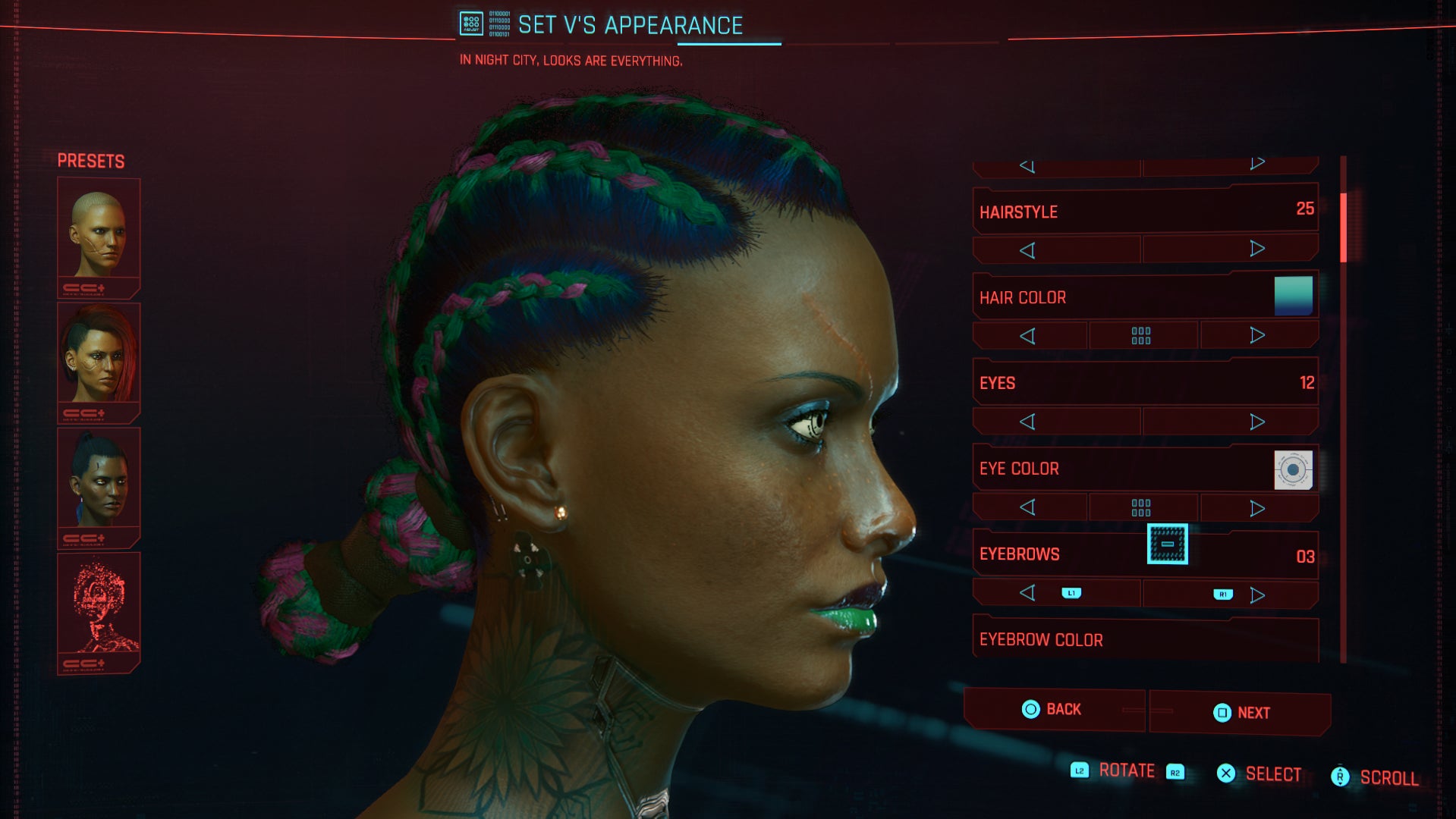Screen dimensions: 1456x819
Task: Select the previous eye color option
Action: pos(1029,507)
